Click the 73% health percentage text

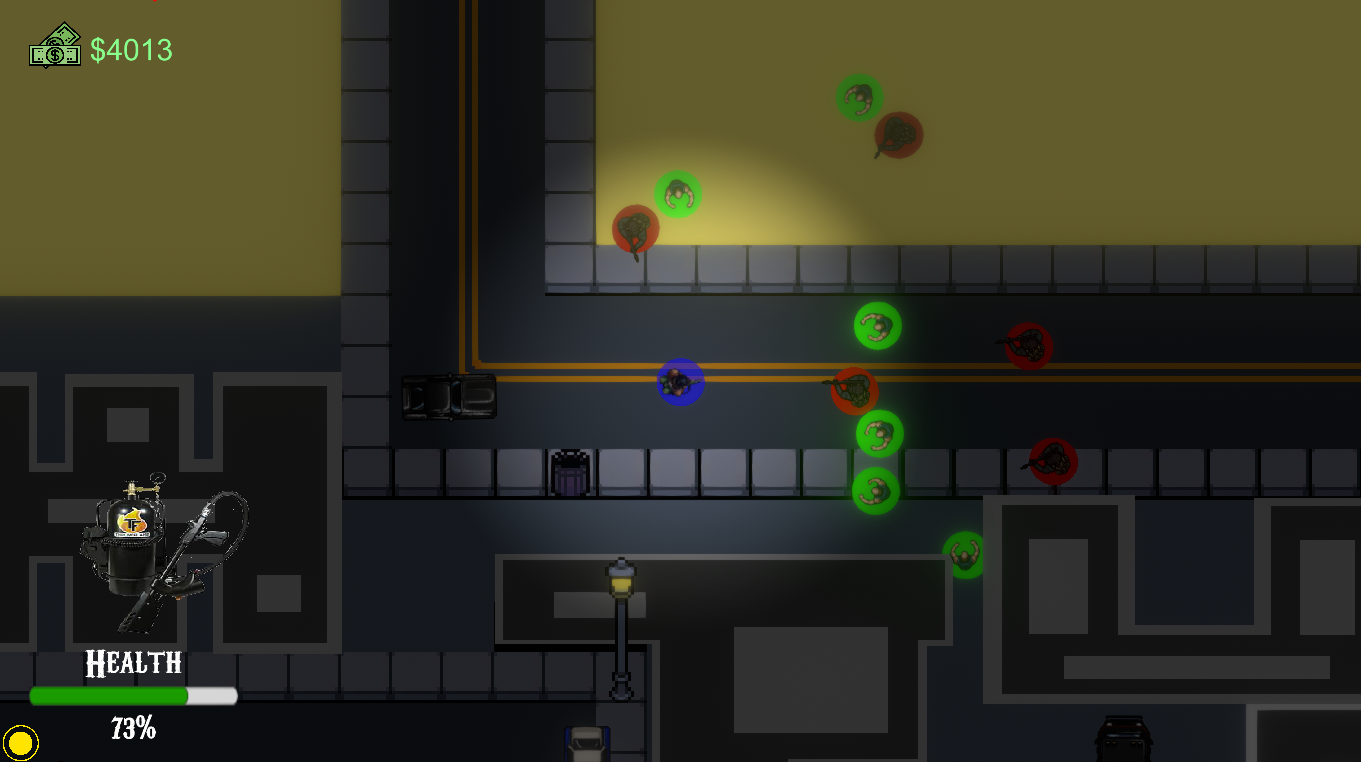click(134, 729)
